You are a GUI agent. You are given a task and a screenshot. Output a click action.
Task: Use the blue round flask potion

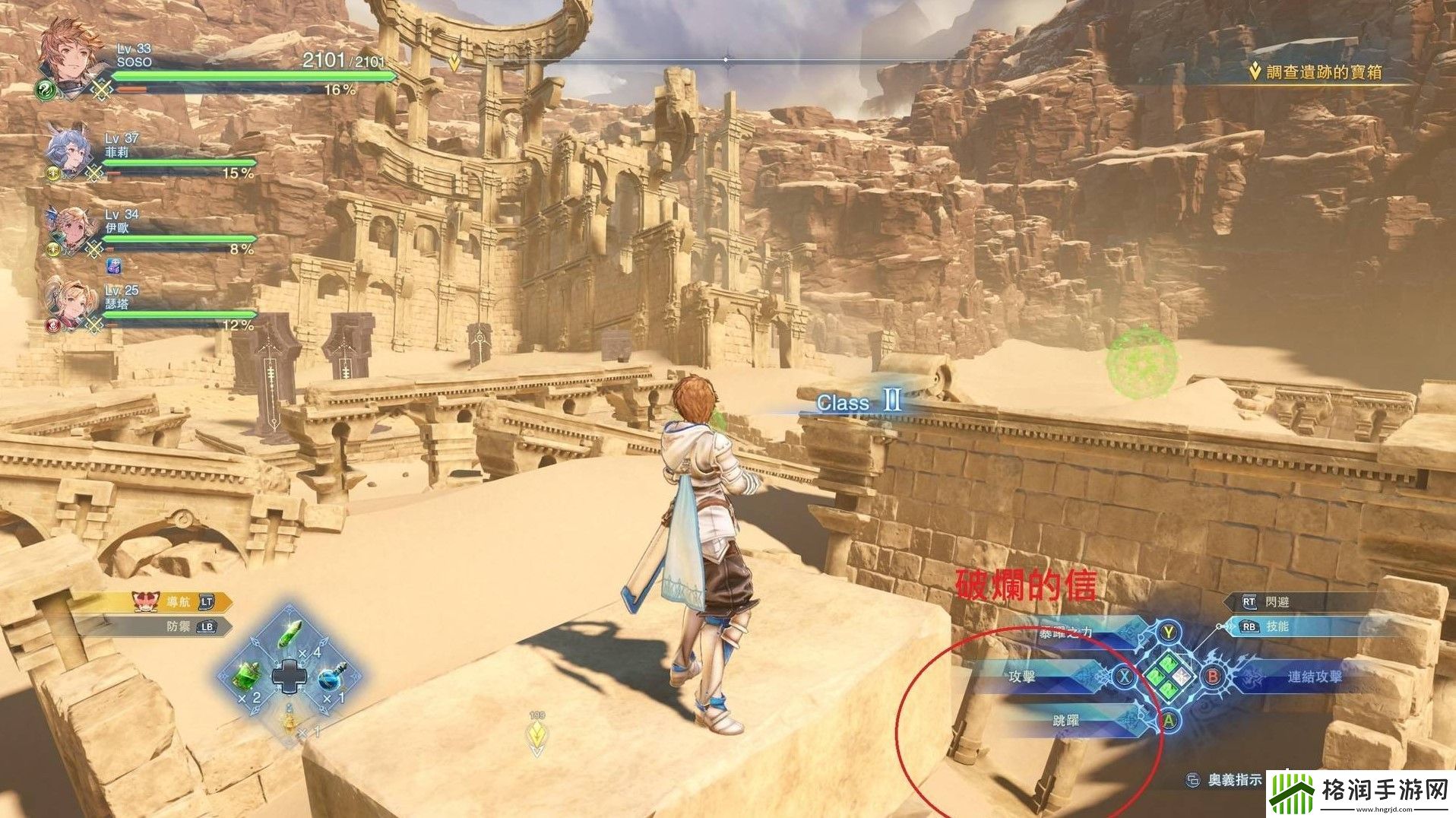(x=330, y=676)
